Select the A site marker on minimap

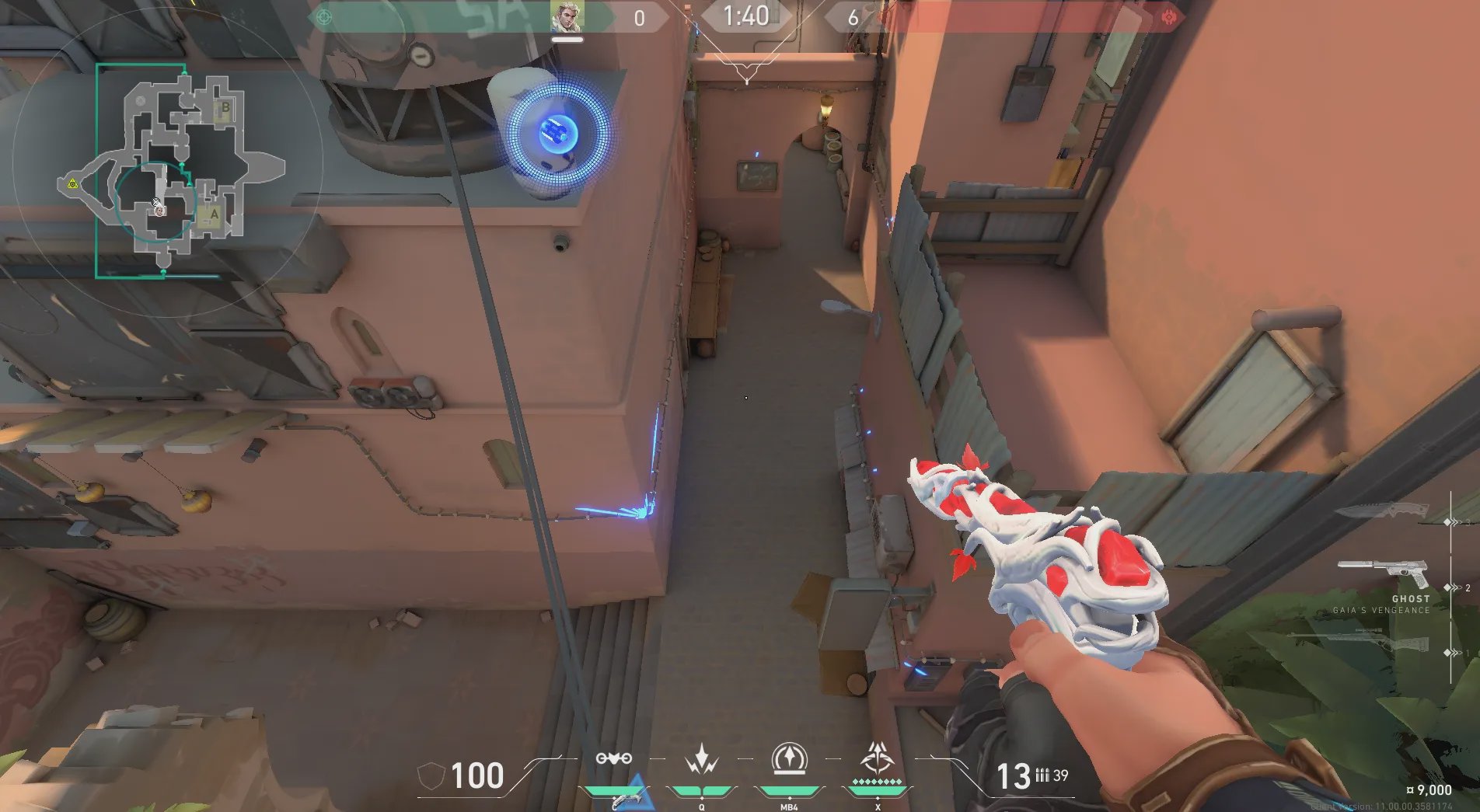click(214, 214)
